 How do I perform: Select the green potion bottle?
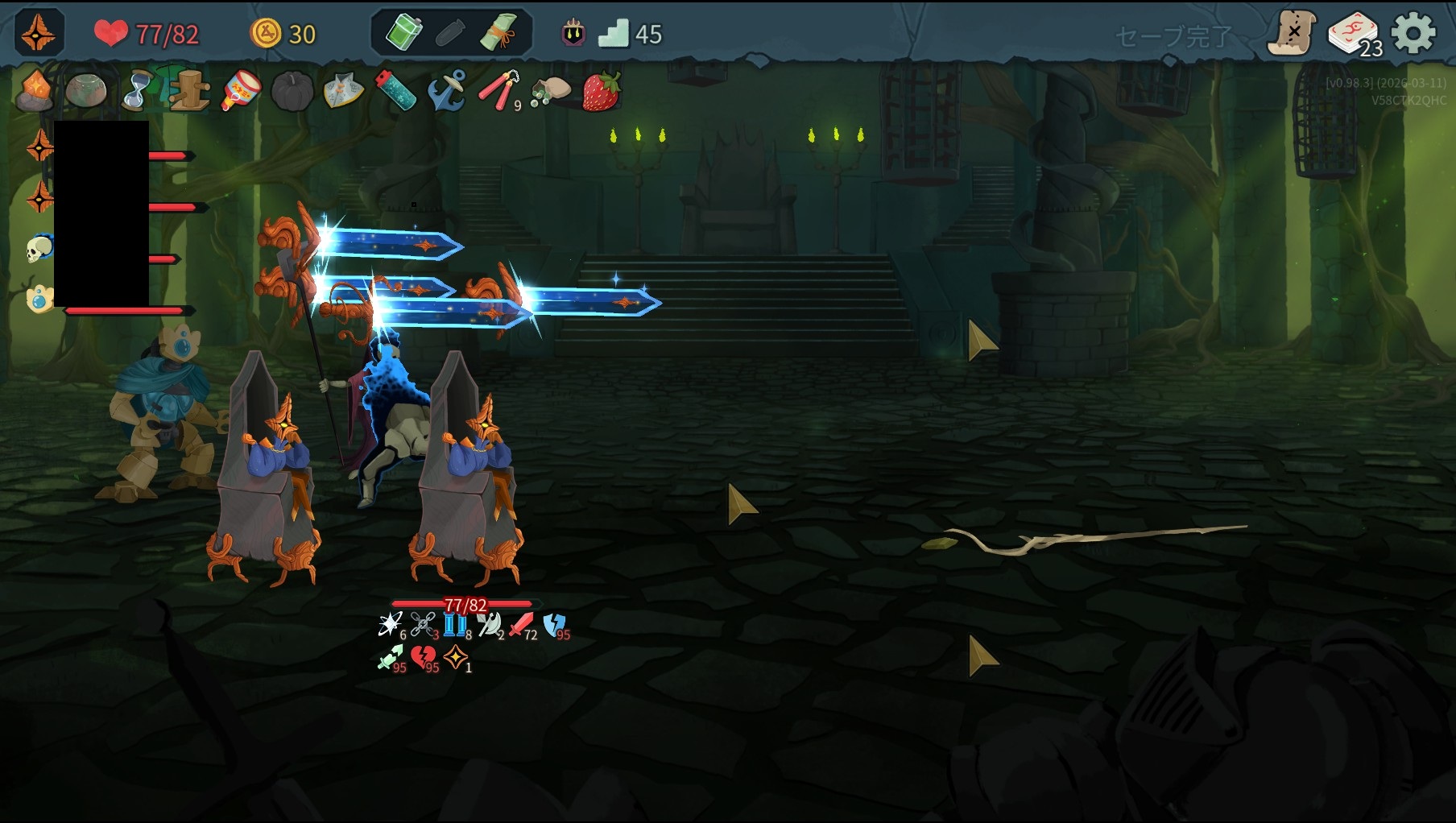(x=404, y=34)
